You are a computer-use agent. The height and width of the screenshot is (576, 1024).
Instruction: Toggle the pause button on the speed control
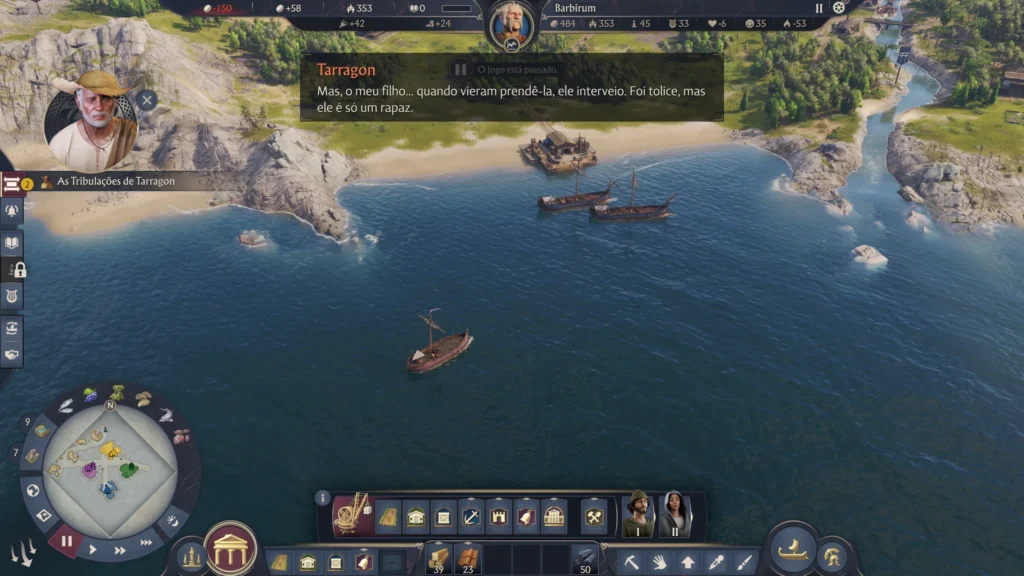click(67, 542)
